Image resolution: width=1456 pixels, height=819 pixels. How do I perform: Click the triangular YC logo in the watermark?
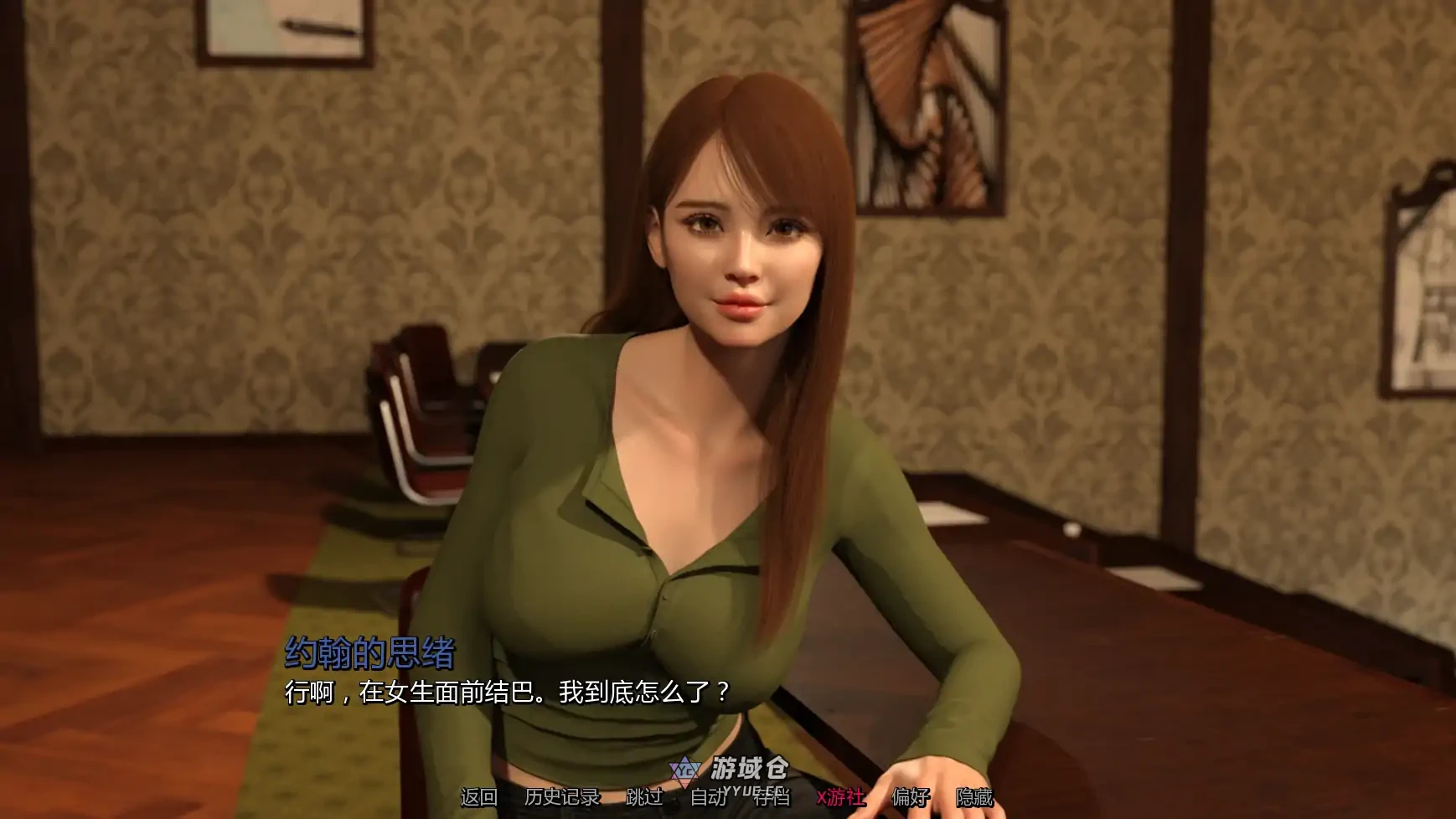click(x=684, y=769)
